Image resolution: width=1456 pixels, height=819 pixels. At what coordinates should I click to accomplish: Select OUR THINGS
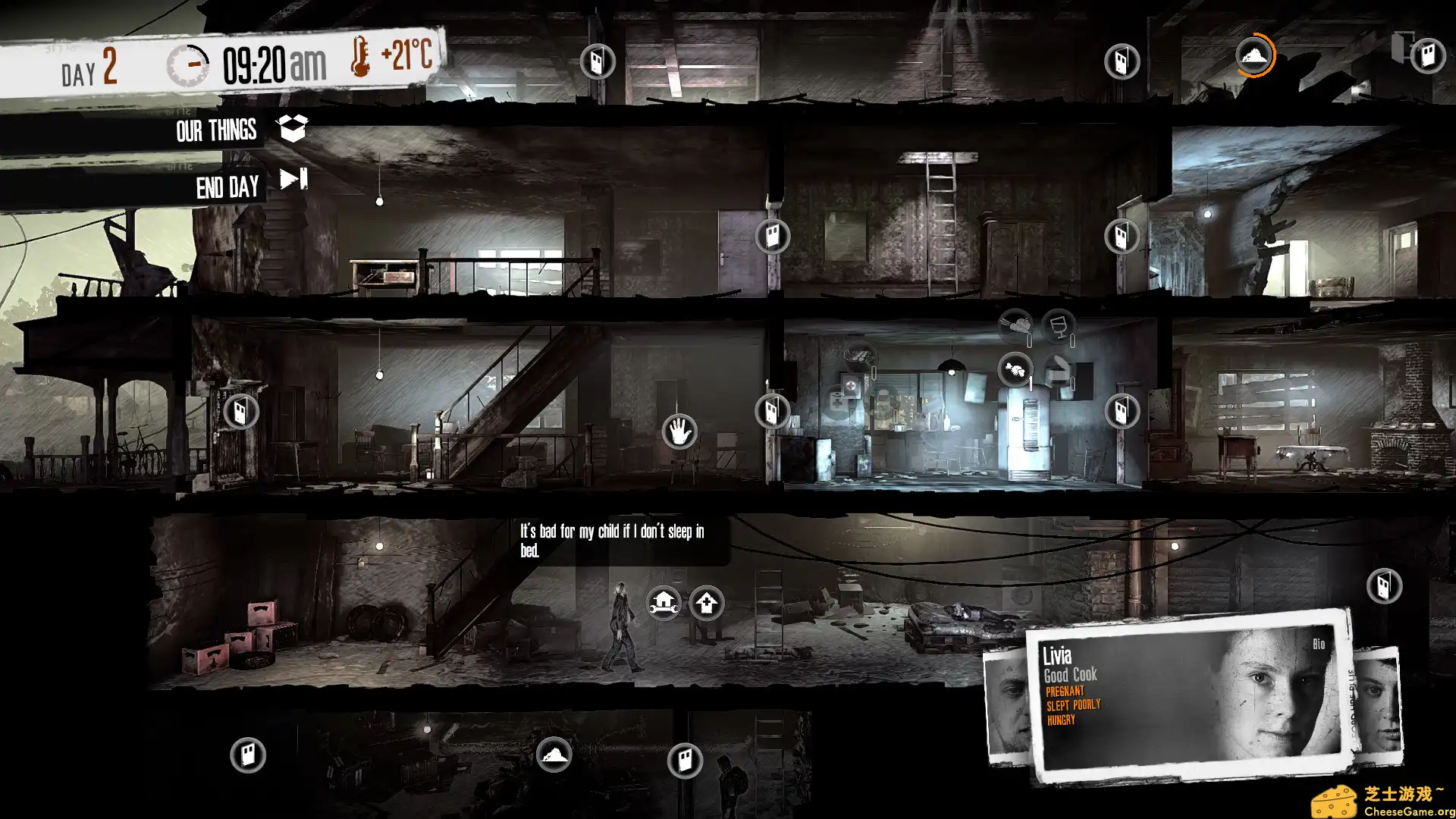point(216,131)
